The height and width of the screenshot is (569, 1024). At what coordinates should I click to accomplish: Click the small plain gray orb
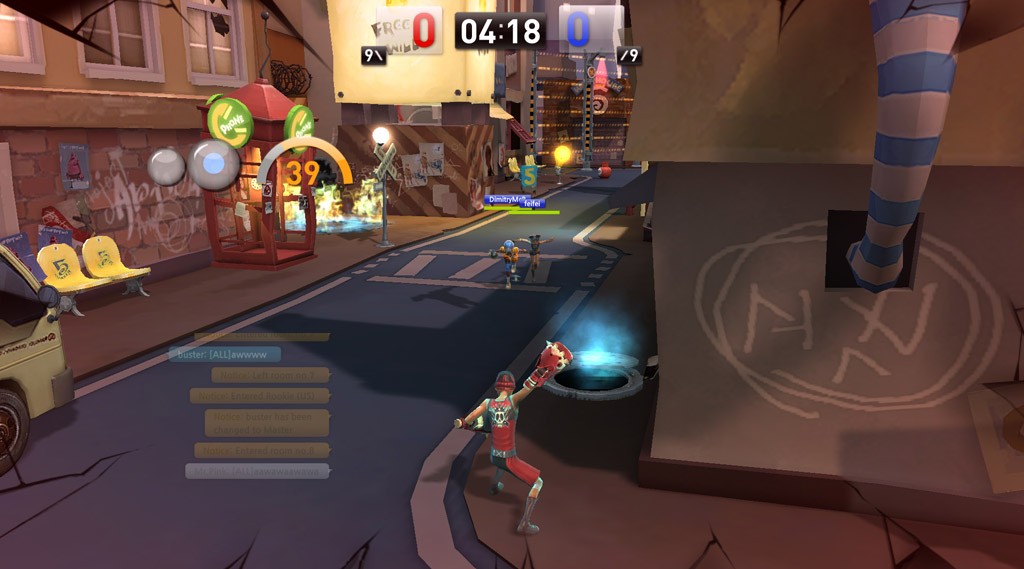[167, 167]
